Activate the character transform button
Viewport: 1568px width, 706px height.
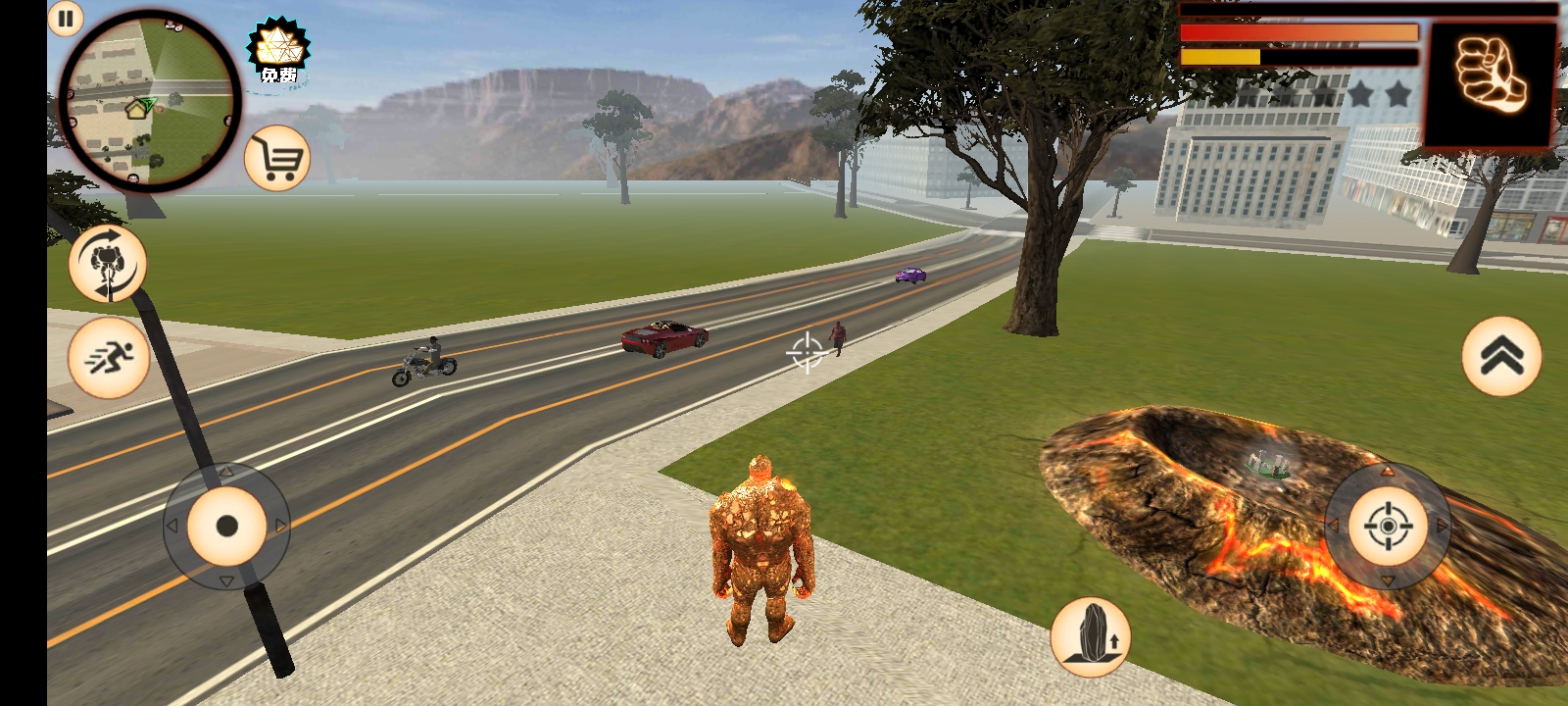pyautogui.click(x=108, y=263)
